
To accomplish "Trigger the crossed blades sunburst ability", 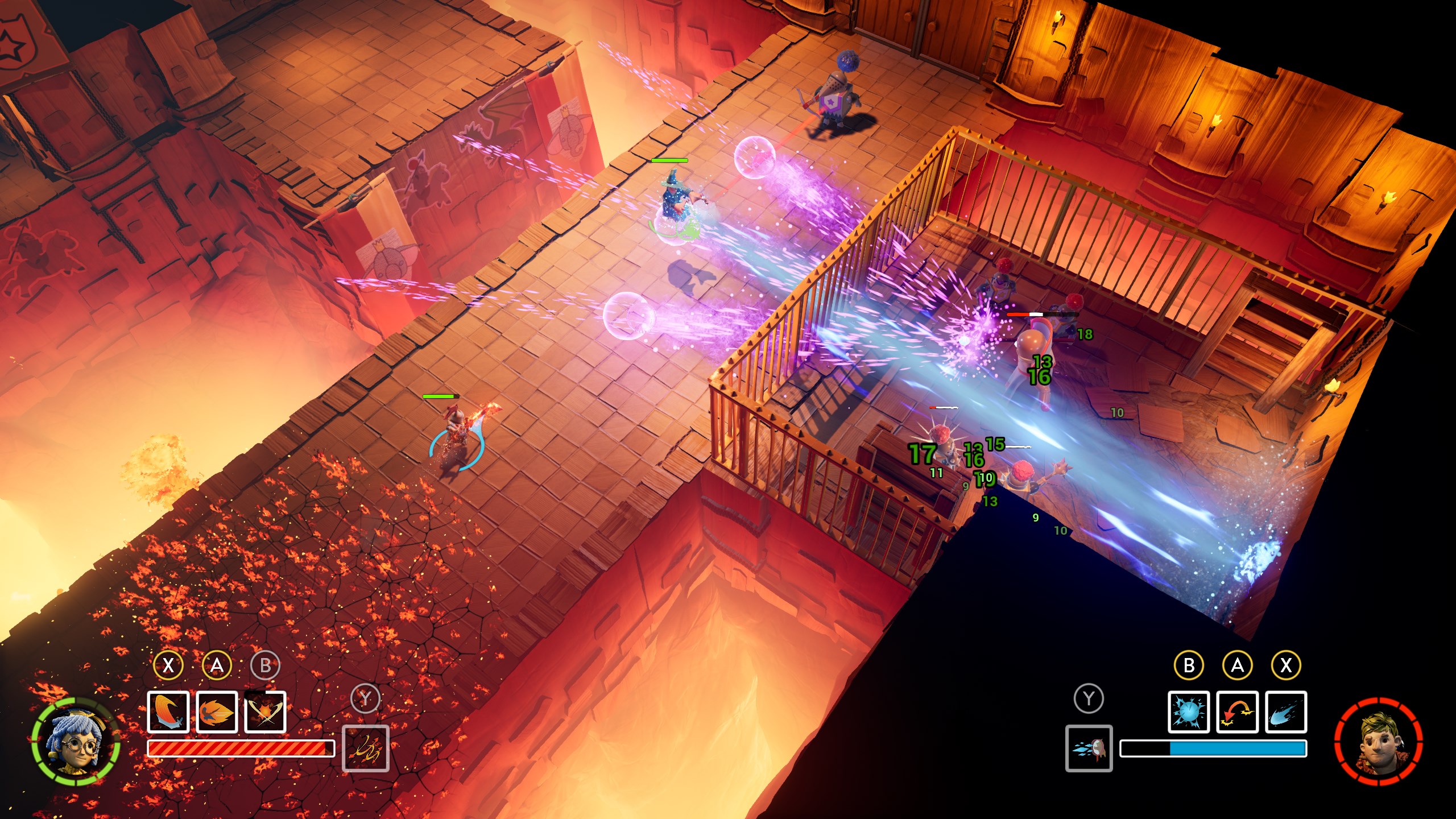I will (265, 712).
